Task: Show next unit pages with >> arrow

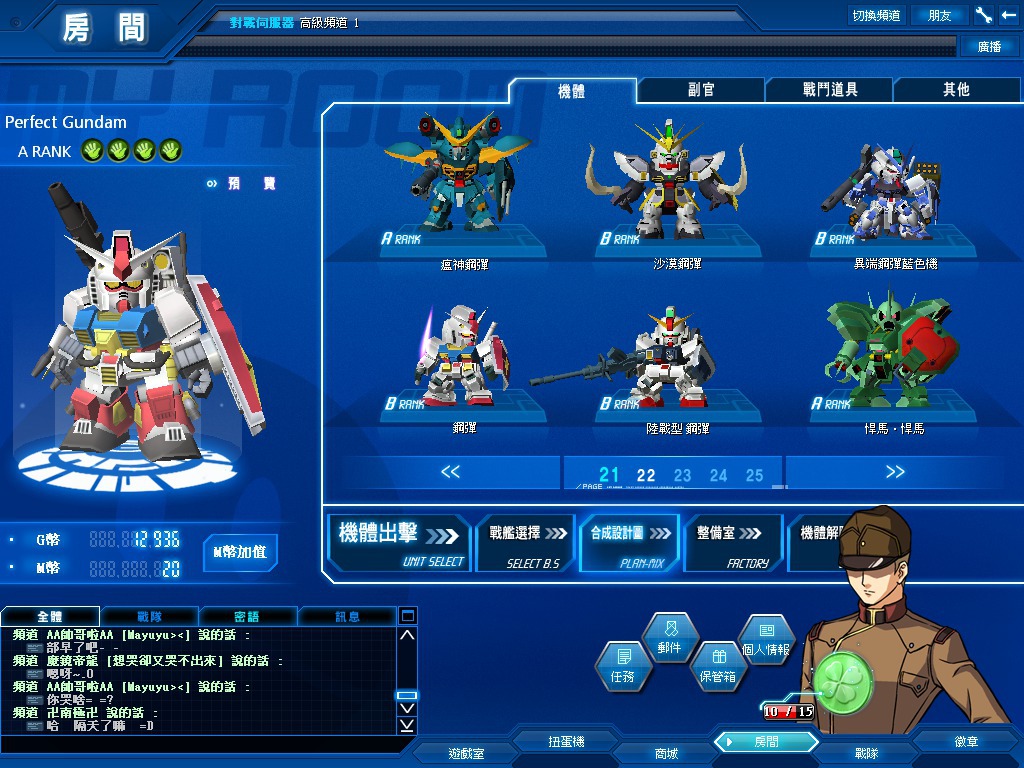Action: click(894, 472)
